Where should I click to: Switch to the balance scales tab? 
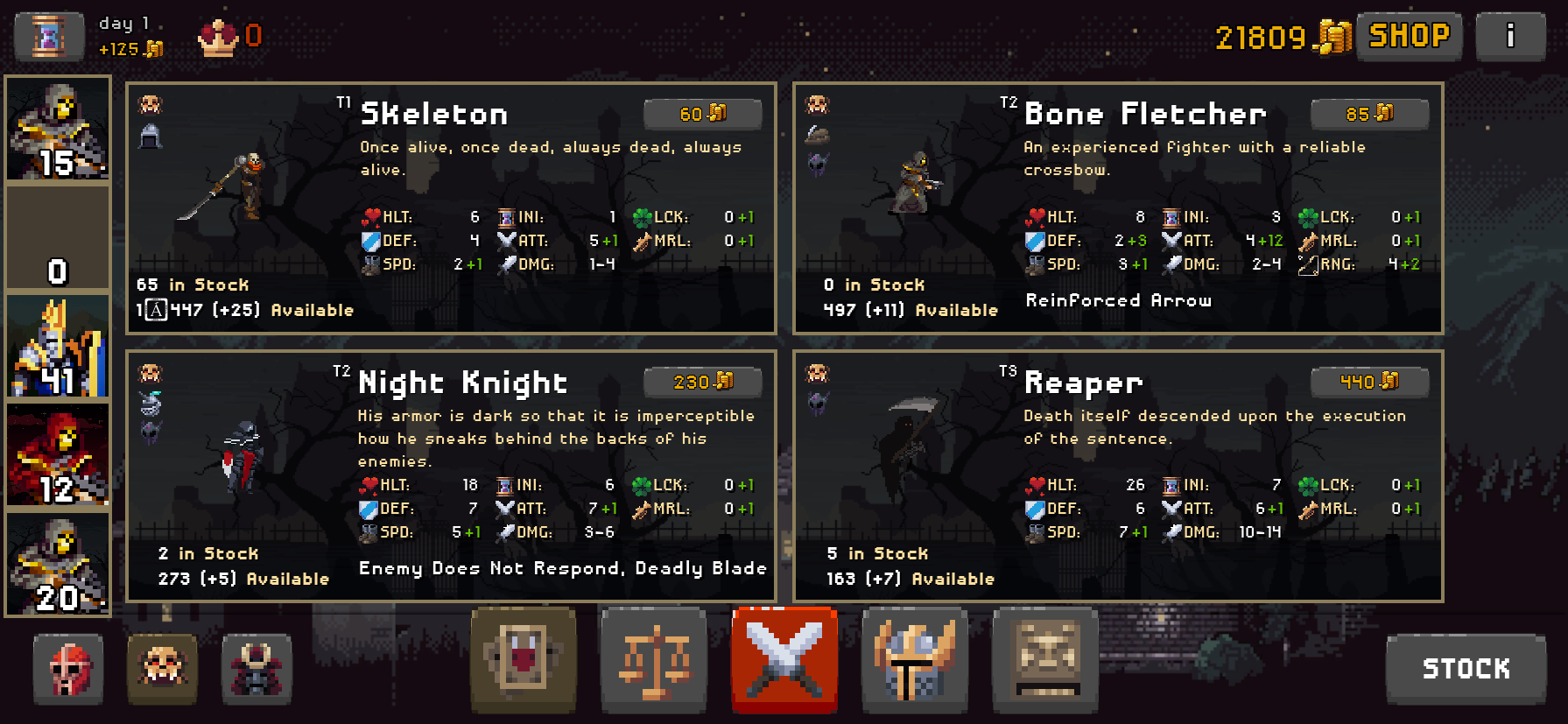[654, 660]
